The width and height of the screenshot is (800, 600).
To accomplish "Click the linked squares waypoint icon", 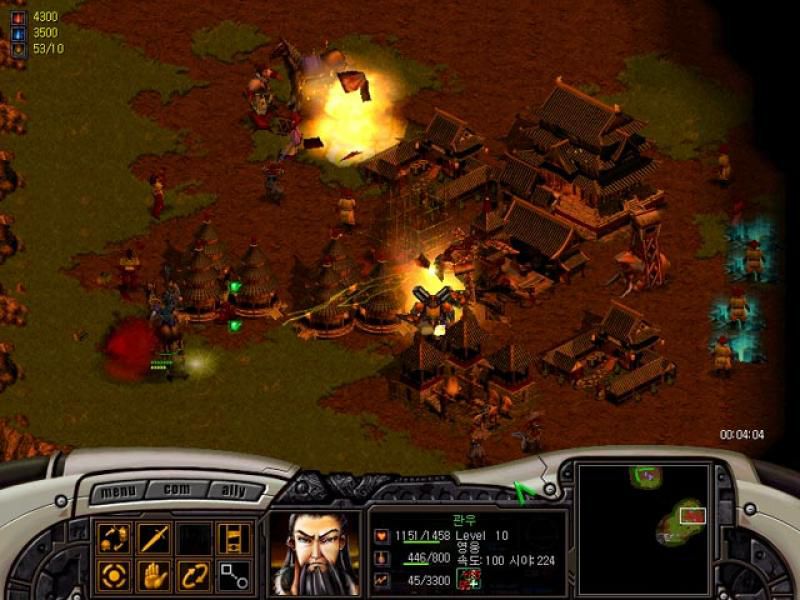I will tap(234, 575).
